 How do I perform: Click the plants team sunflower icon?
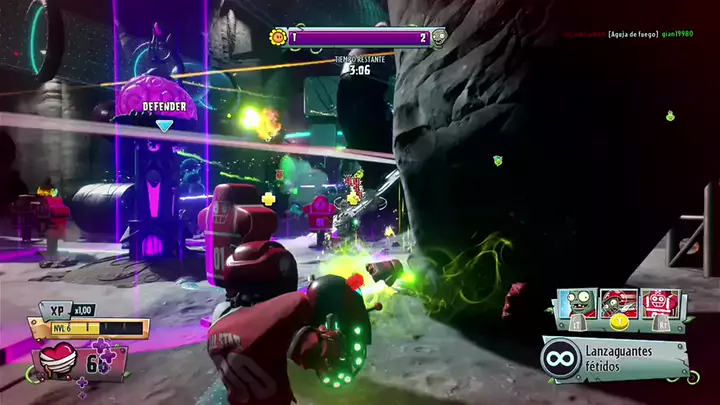[x=277, y=38]
